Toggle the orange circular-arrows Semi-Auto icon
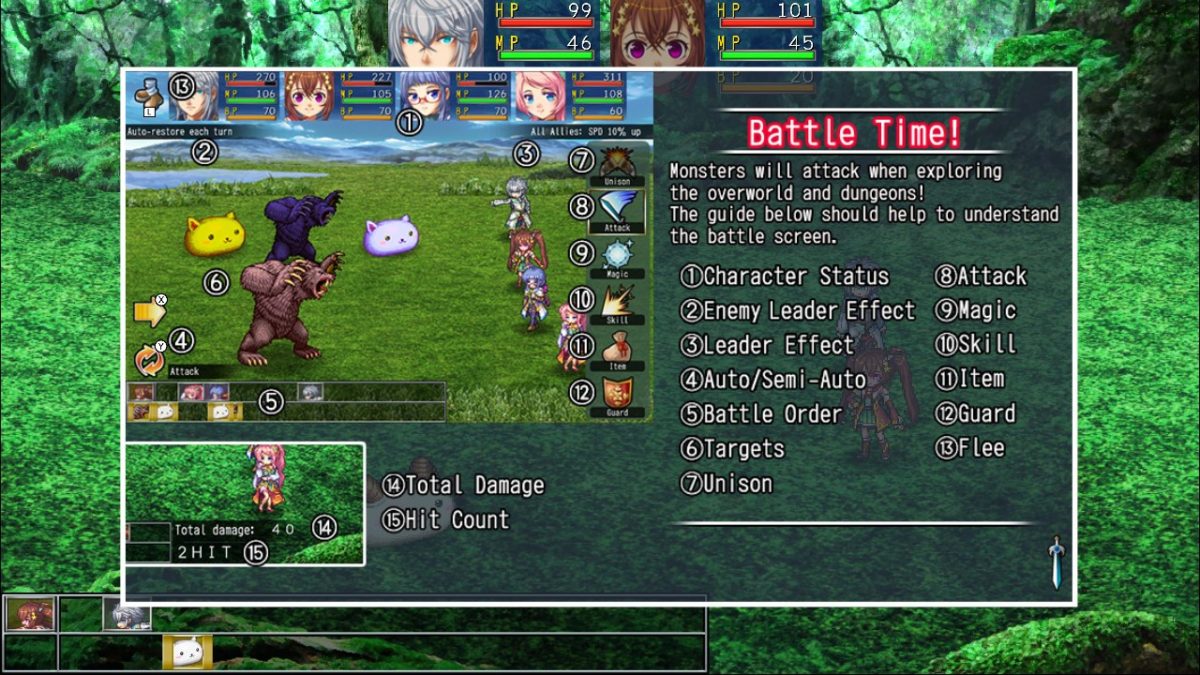 150,359
